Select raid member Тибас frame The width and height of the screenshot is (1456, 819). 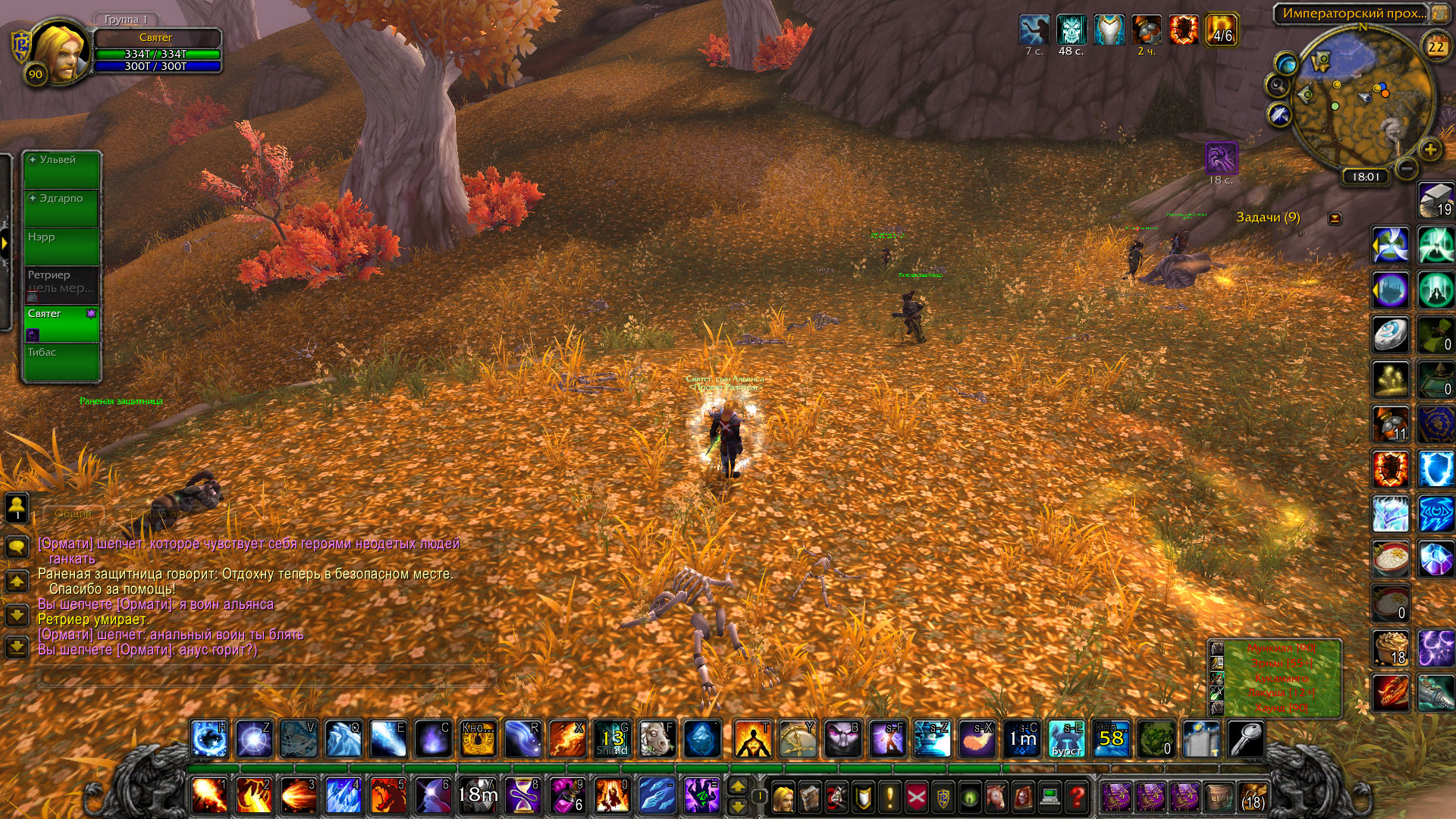click(61, 362)
